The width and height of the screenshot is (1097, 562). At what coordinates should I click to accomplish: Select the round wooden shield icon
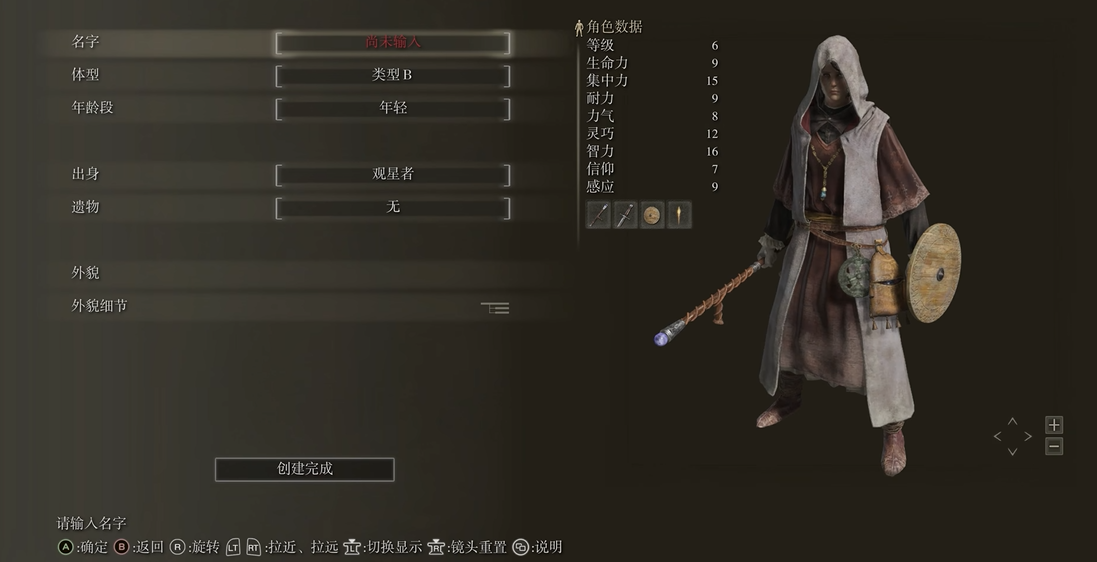(652, 214)
